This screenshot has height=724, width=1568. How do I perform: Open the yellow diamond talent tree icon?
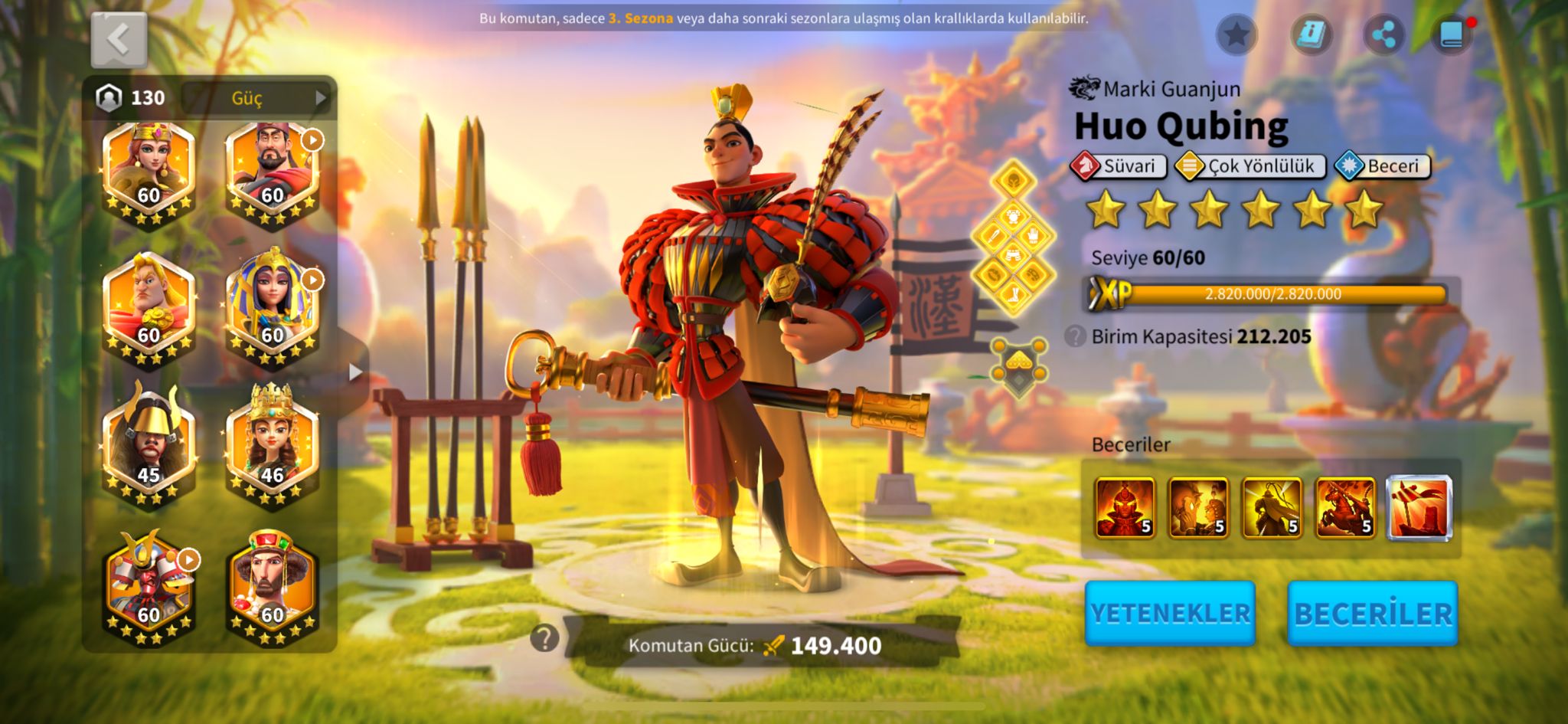[x=1013, y=239]
